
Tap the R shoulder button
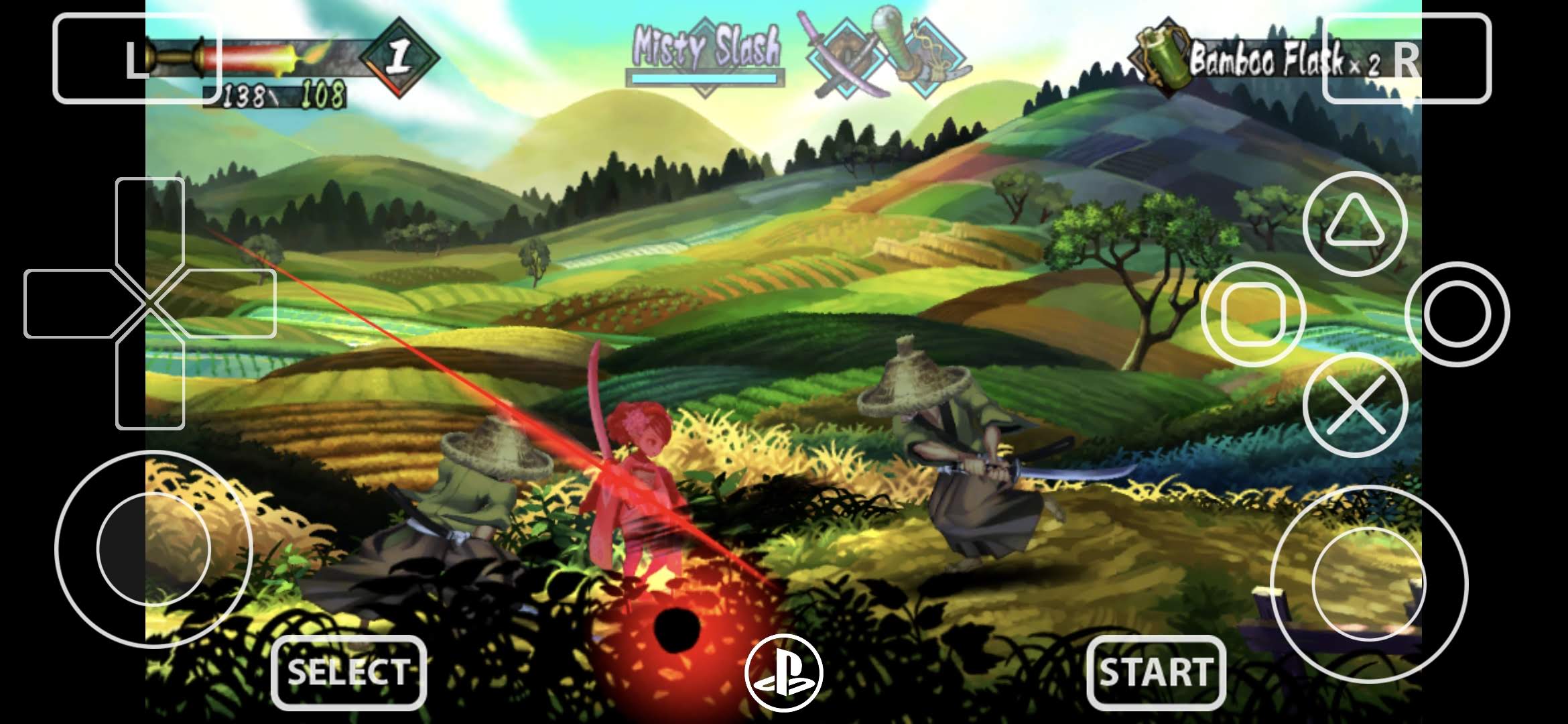pyautogui.click(x=1407, y=59)
